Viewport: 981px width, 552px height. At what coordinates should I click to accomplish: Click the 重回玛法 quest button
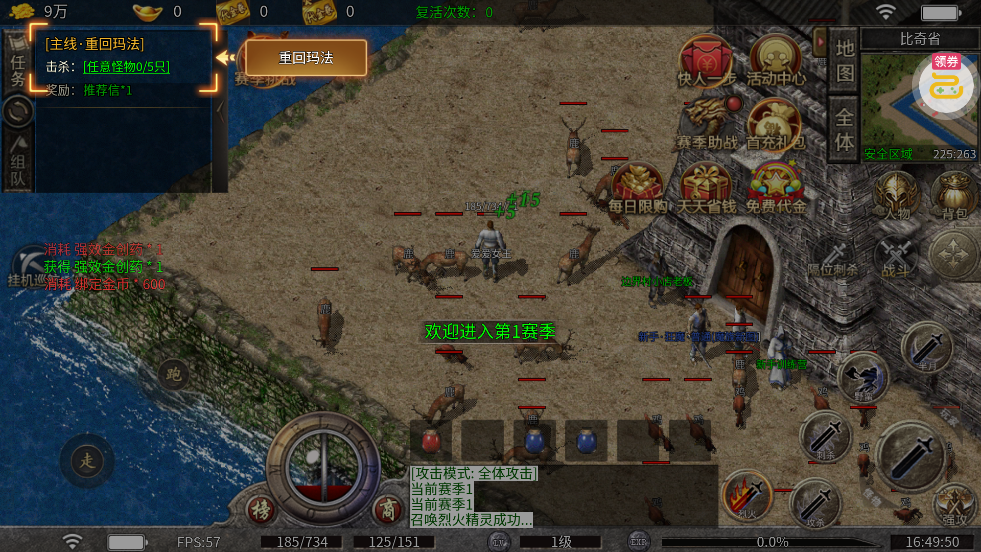coord(306,58)
